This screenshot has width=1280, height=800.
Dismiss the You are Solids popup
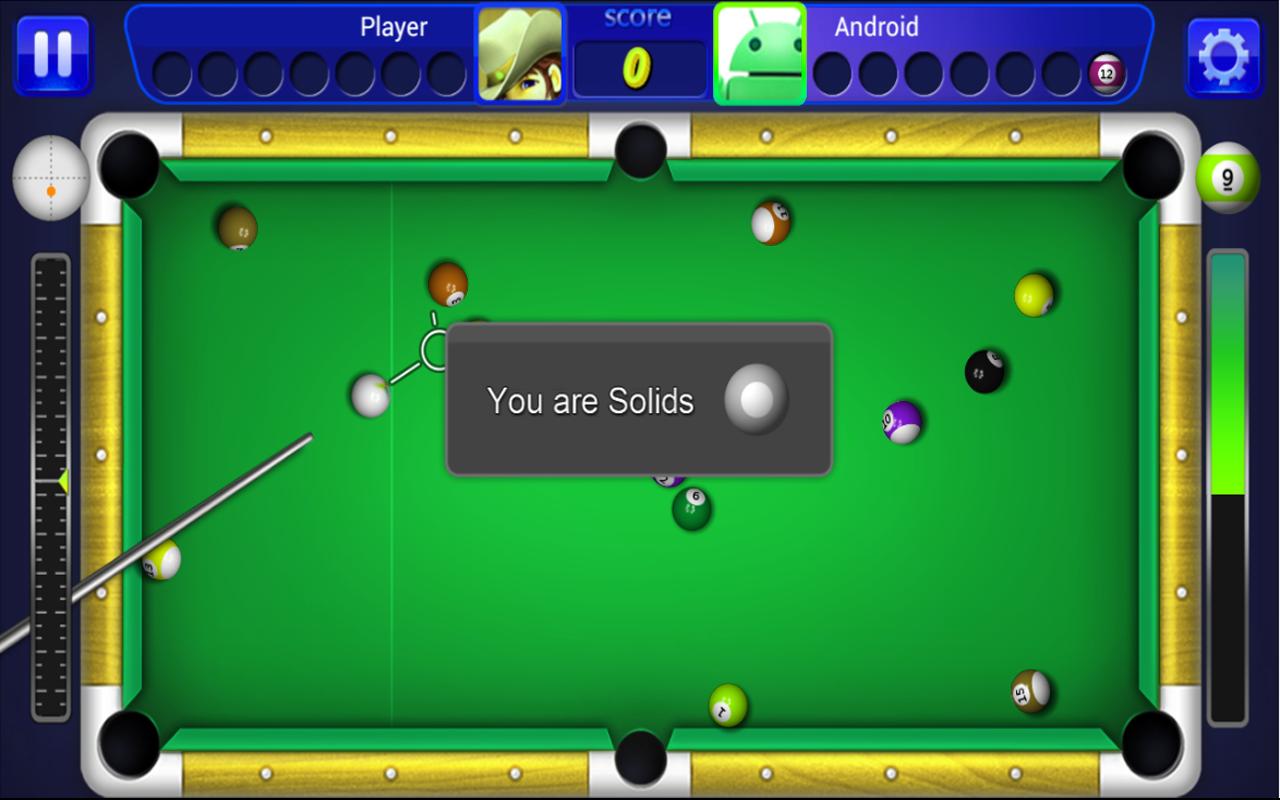coord(638,399)
